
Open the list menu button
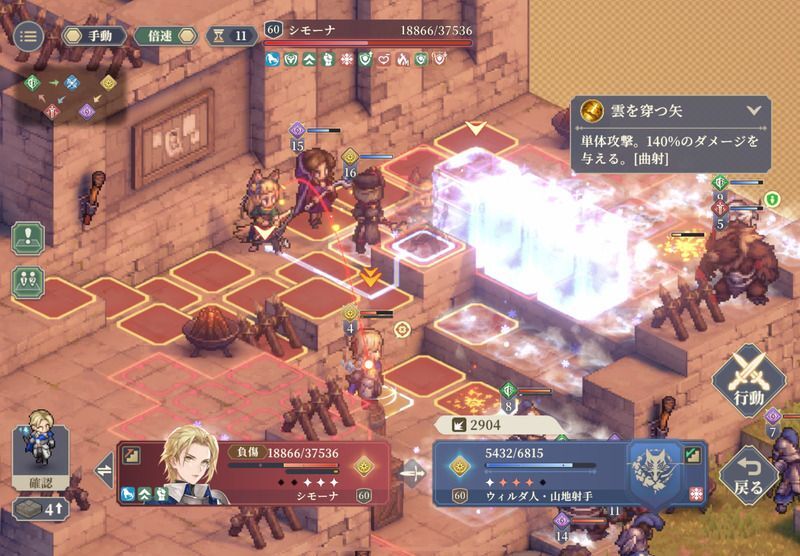tap(29, 36)
